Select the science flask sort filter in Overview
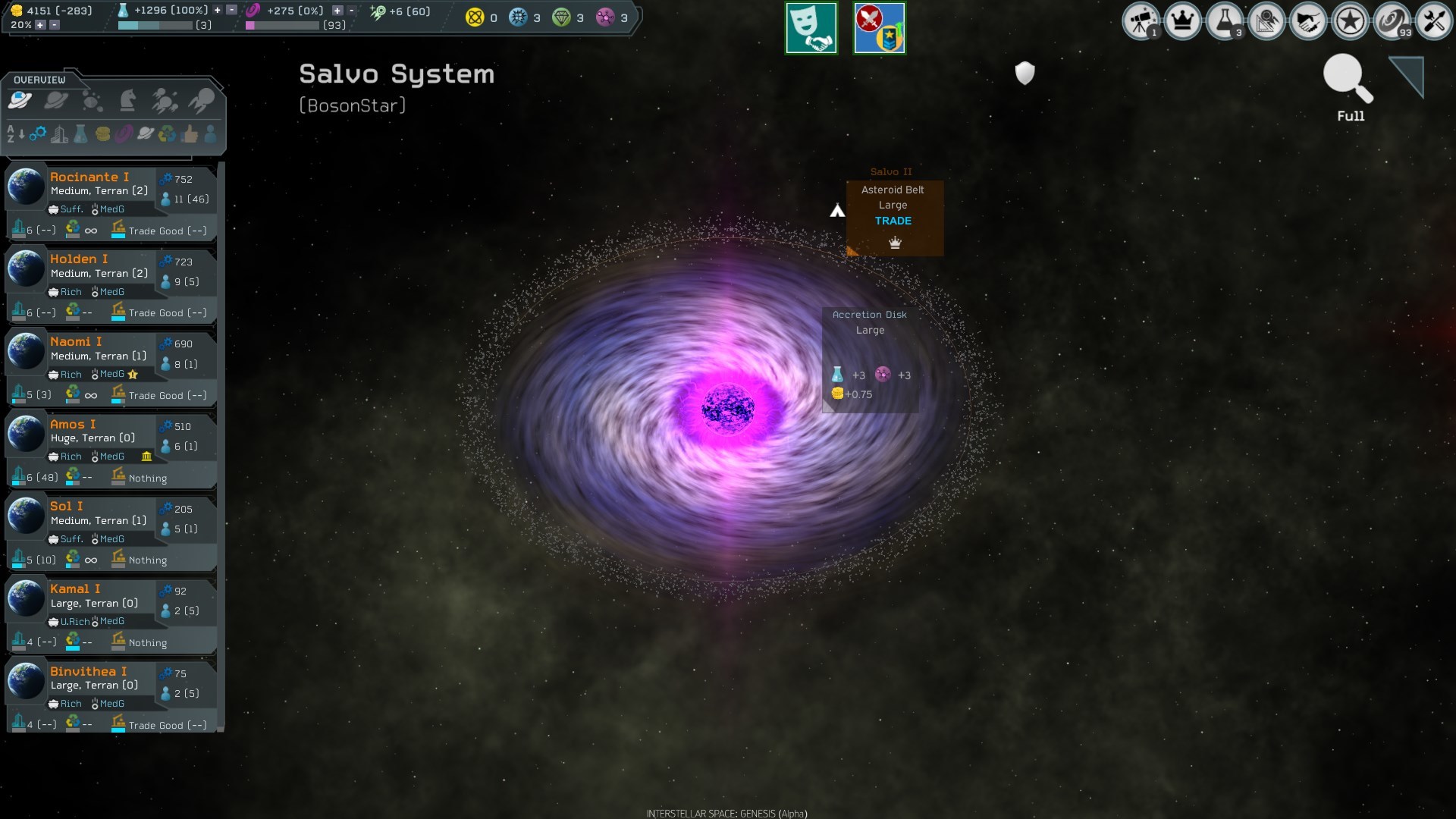Image resolution: width=1456 pixels, height=819 pixels. [80, 135]
